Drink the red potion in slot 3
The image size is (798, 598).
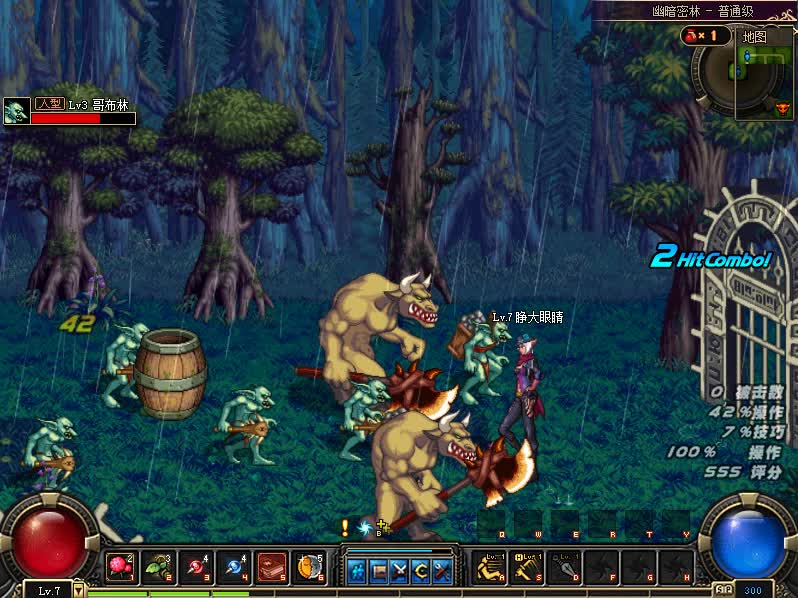(194, 568)
